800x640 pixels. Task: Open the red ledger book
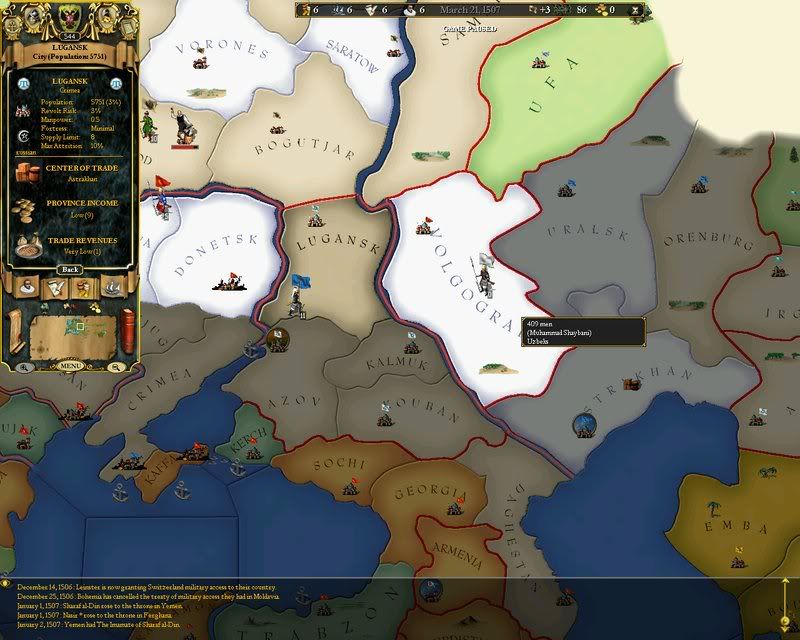click(127, 330)
